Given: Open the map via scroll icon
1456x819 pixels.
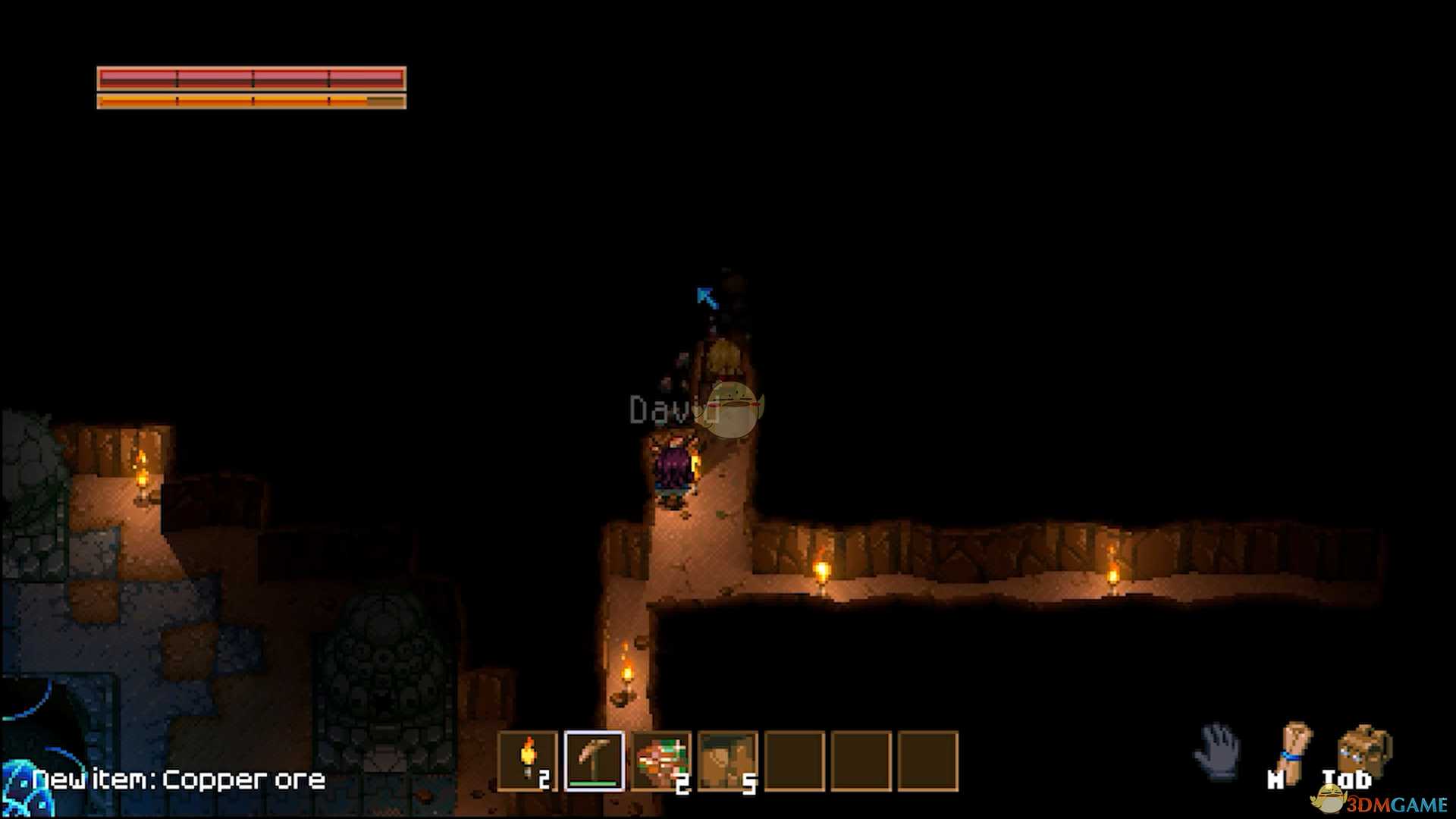Looking at the screenshot, I should pos(1295,751).
